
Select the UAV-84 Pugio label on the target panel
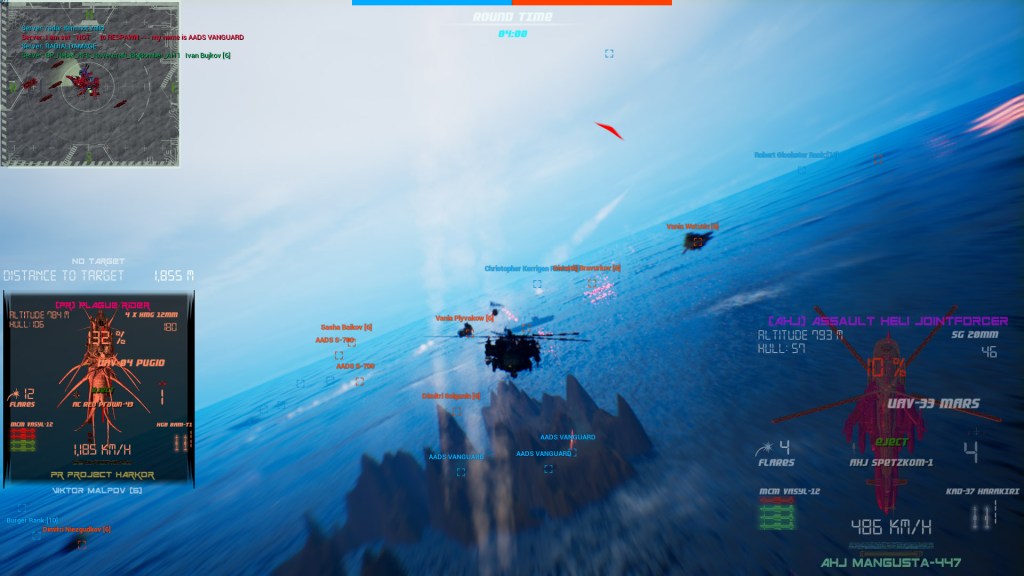click(x=131, y=362)
